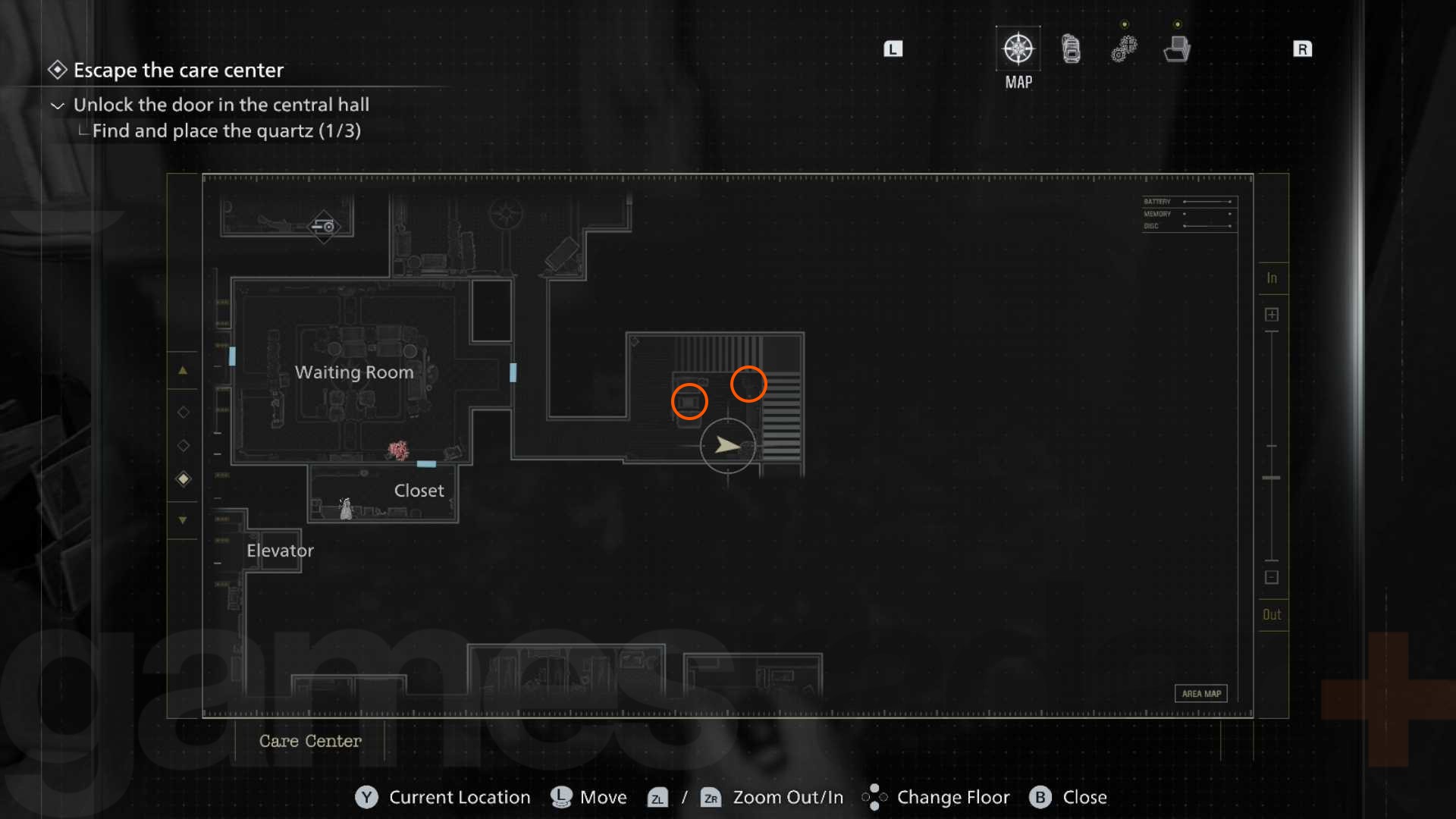Click the floor-down triangle arrow

183,520
